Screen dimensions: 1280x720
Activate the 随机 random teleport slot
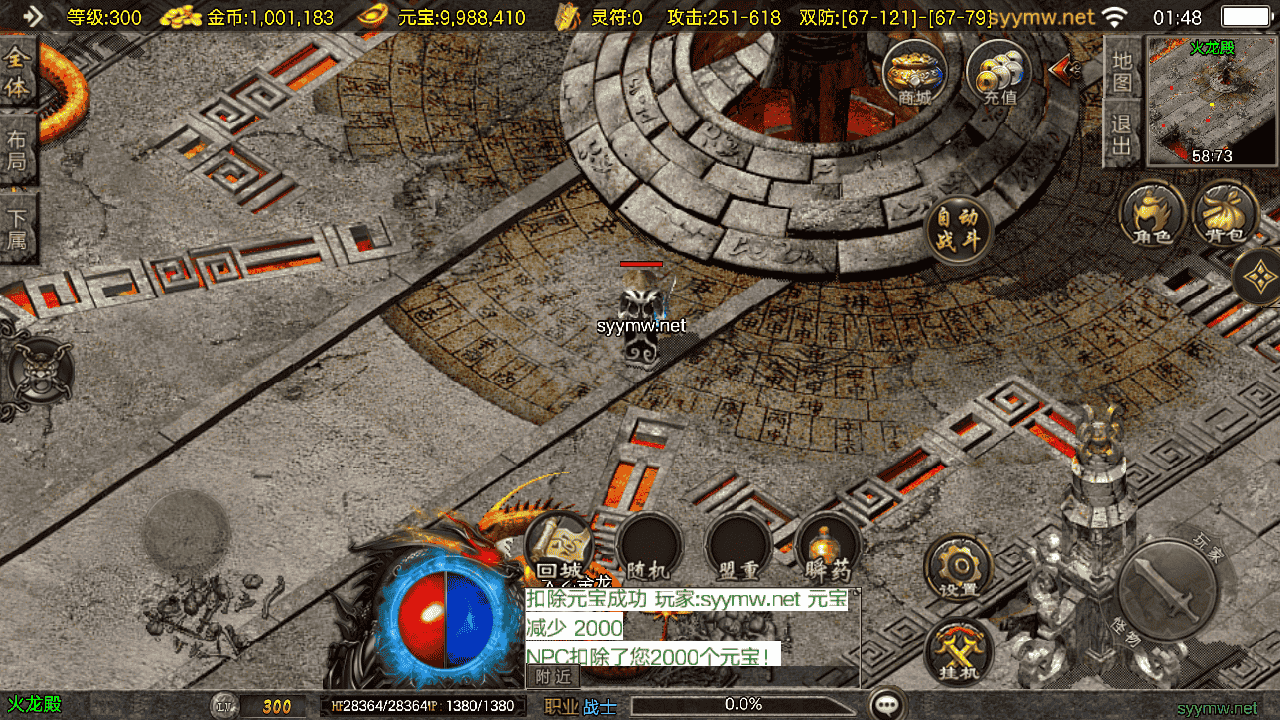coord(648,548)
